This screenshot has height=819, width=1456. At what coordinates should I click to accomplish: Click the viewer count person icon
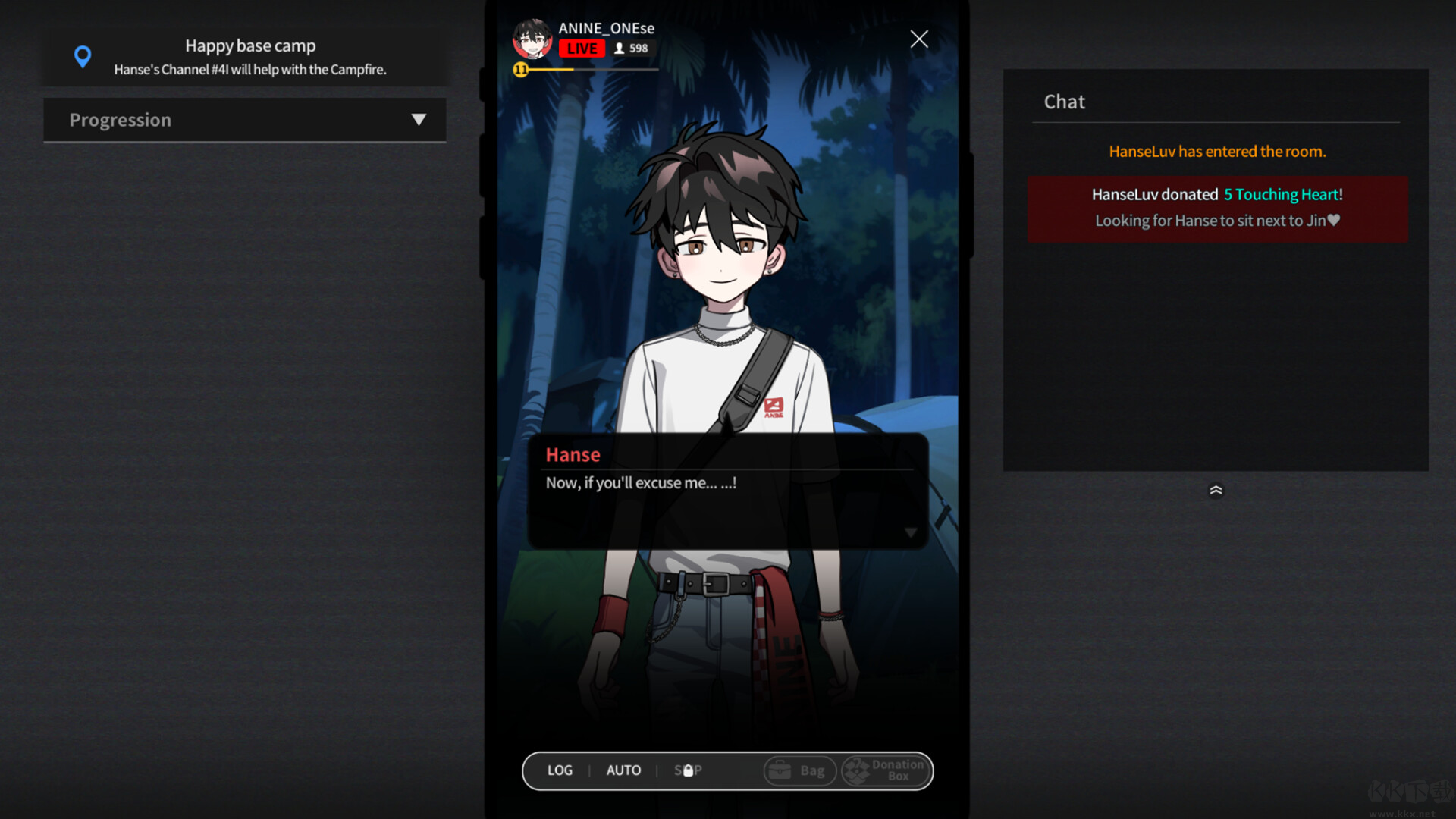[620, 48]
